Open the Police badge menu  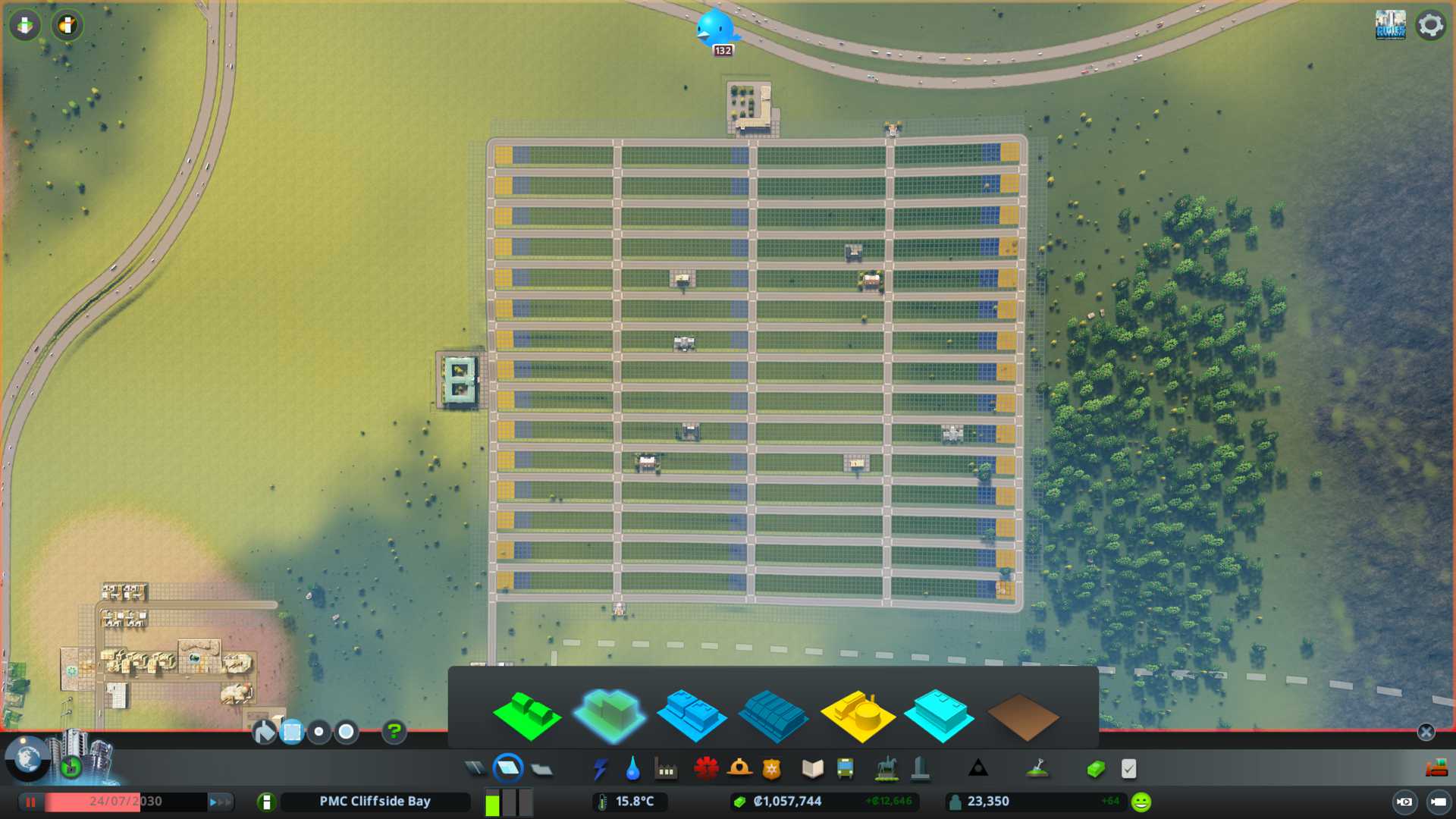pyautogui.click(x=772, y=769)
